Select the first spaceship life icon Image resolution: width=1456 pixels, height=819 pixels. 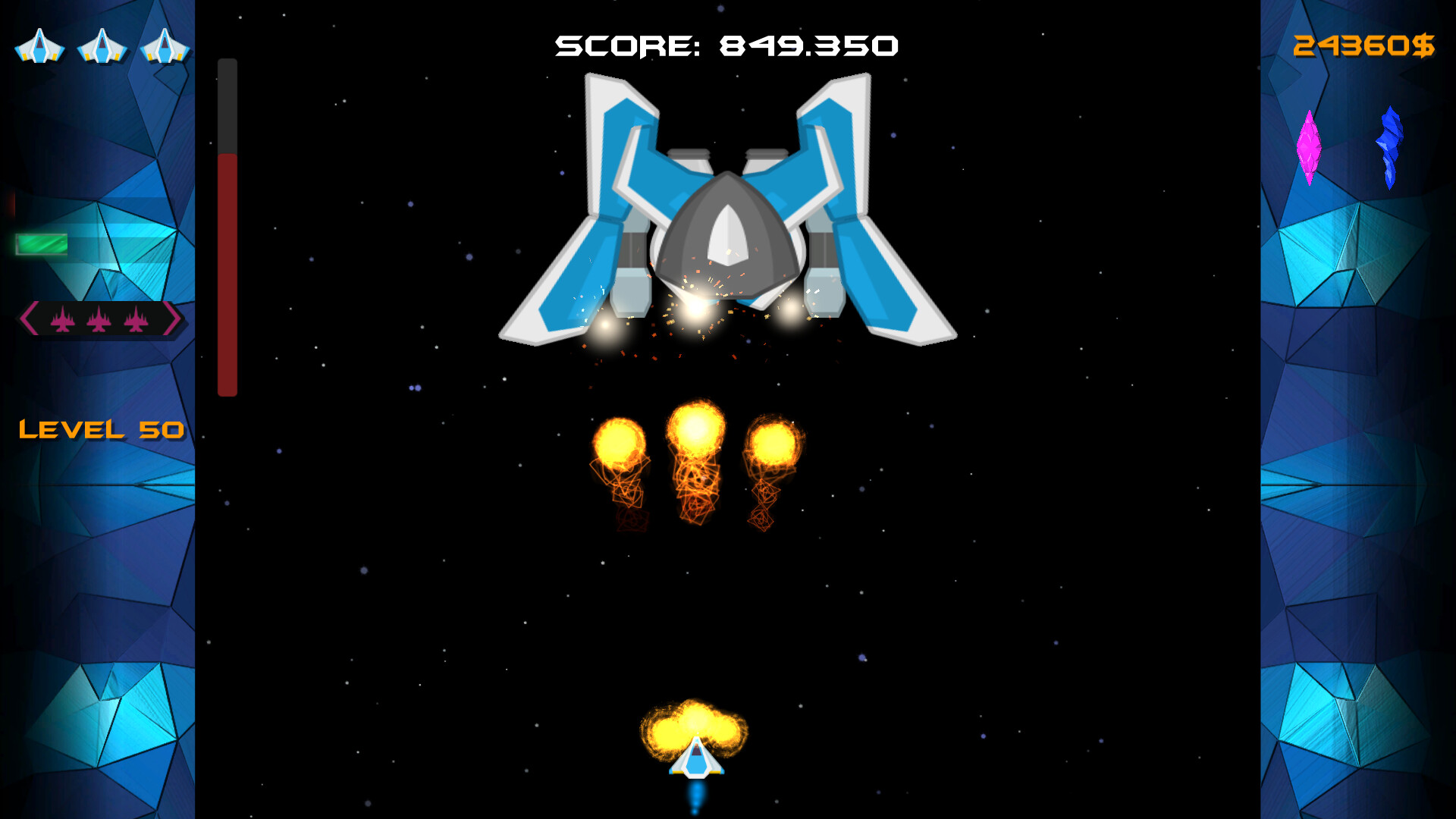[x=39, y=47]
